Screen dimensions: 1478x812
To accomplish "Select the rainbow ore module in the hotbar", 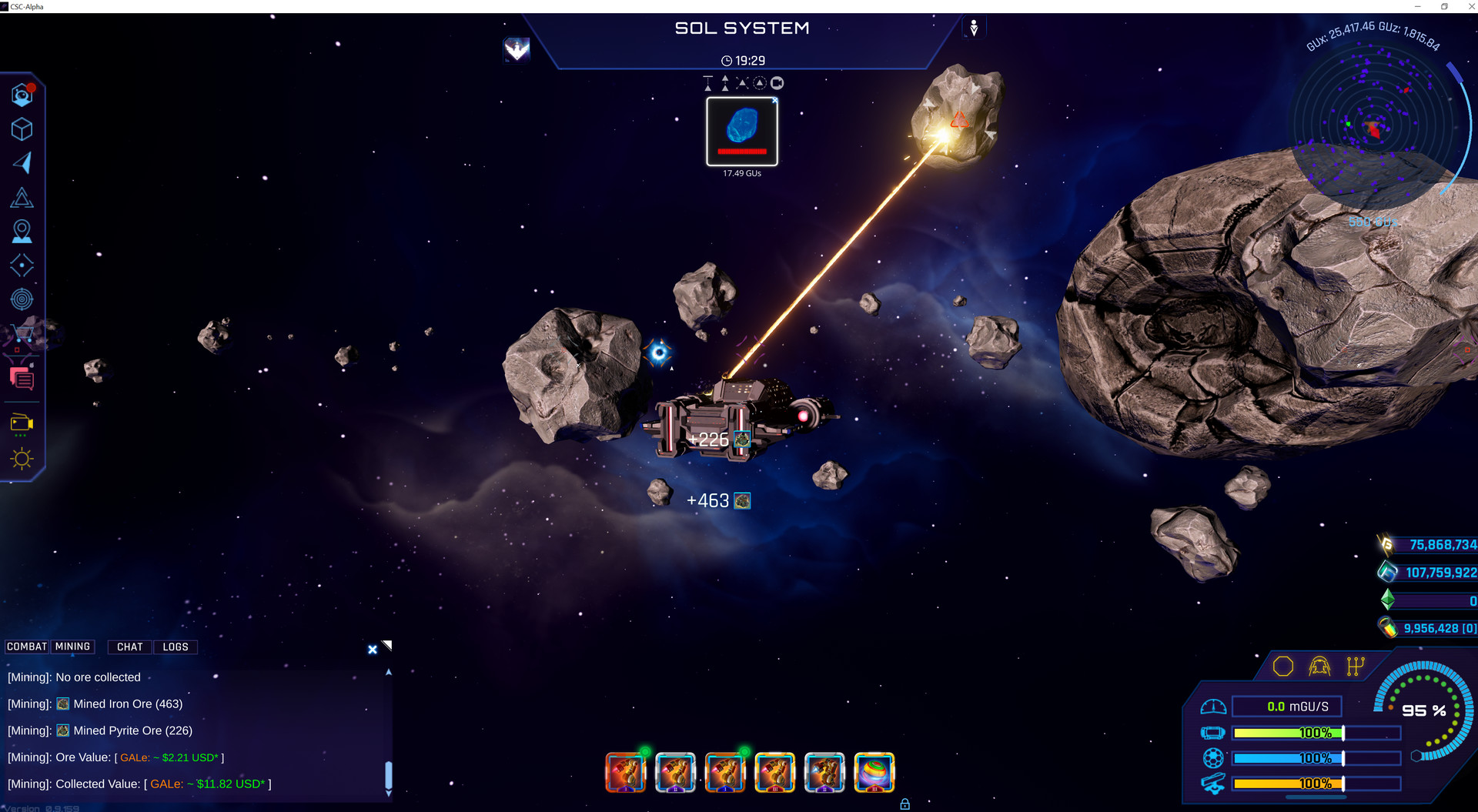I will (874, 773).
